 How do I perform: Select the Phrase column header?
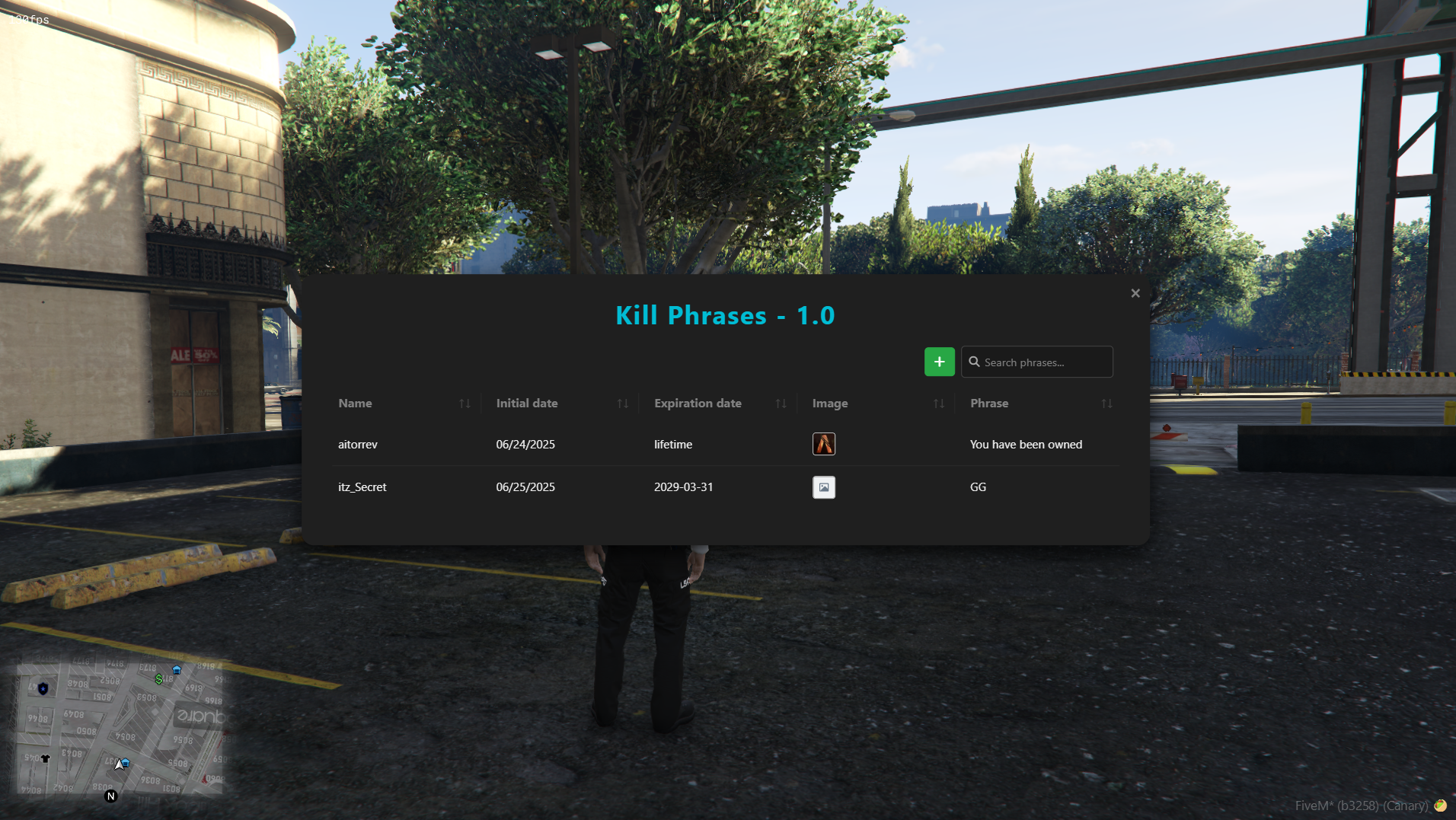tap(988, 404)
